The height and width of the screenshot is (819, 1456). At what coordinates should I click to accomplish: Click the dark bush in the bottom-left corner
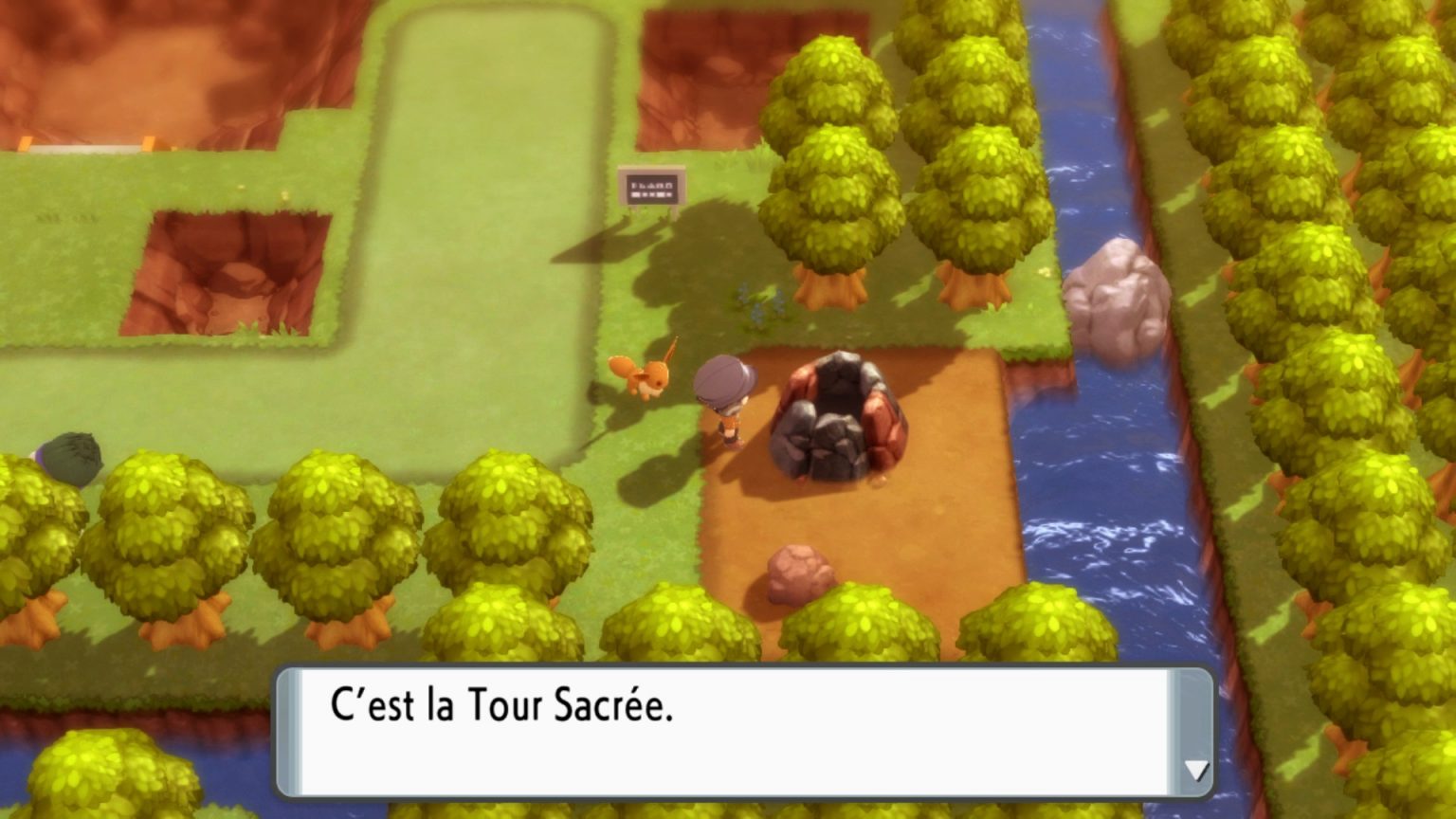[x=71, y=460]
